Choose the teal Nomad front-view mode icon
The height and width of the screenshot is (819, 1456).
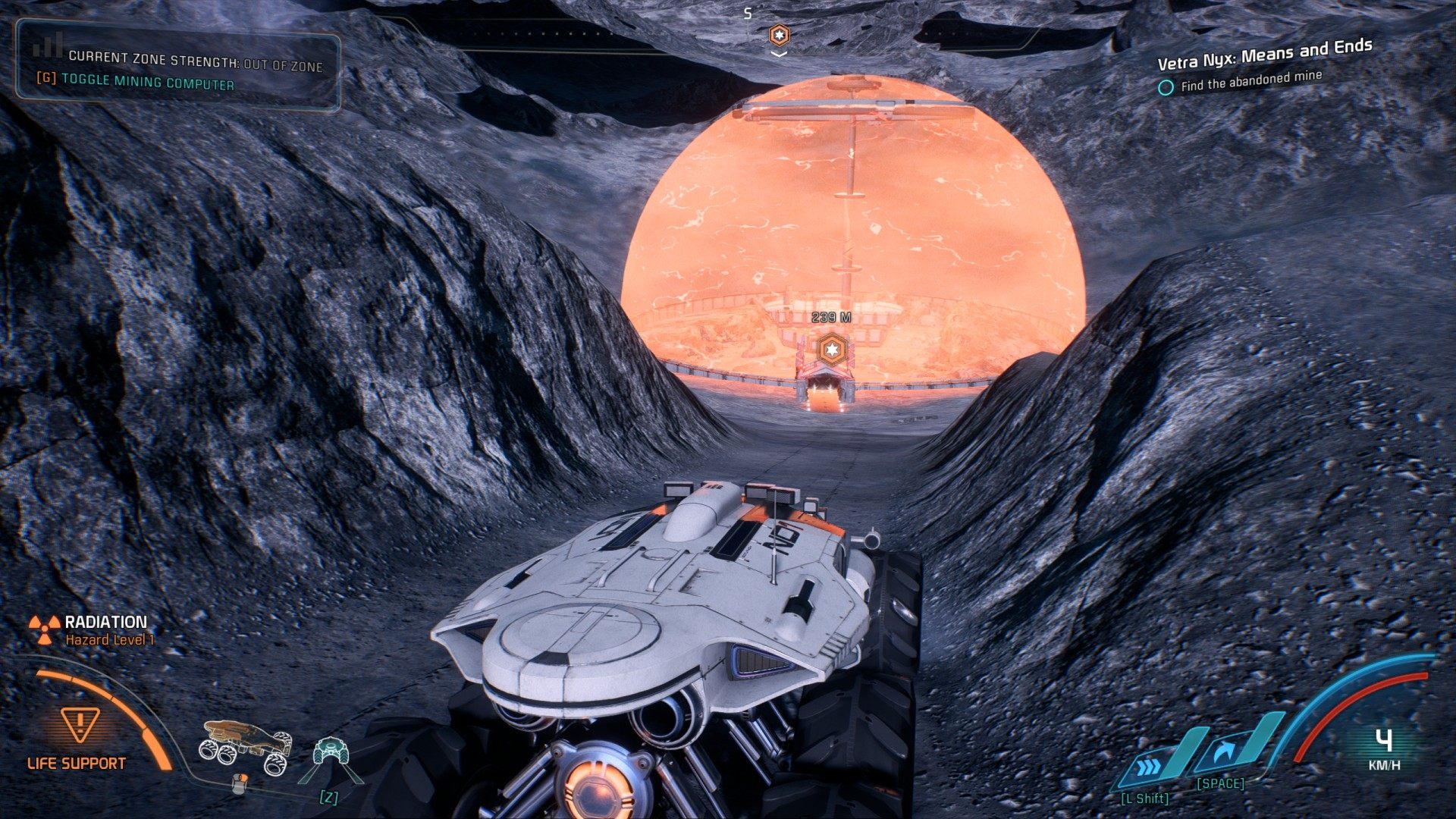click(331, 752)
